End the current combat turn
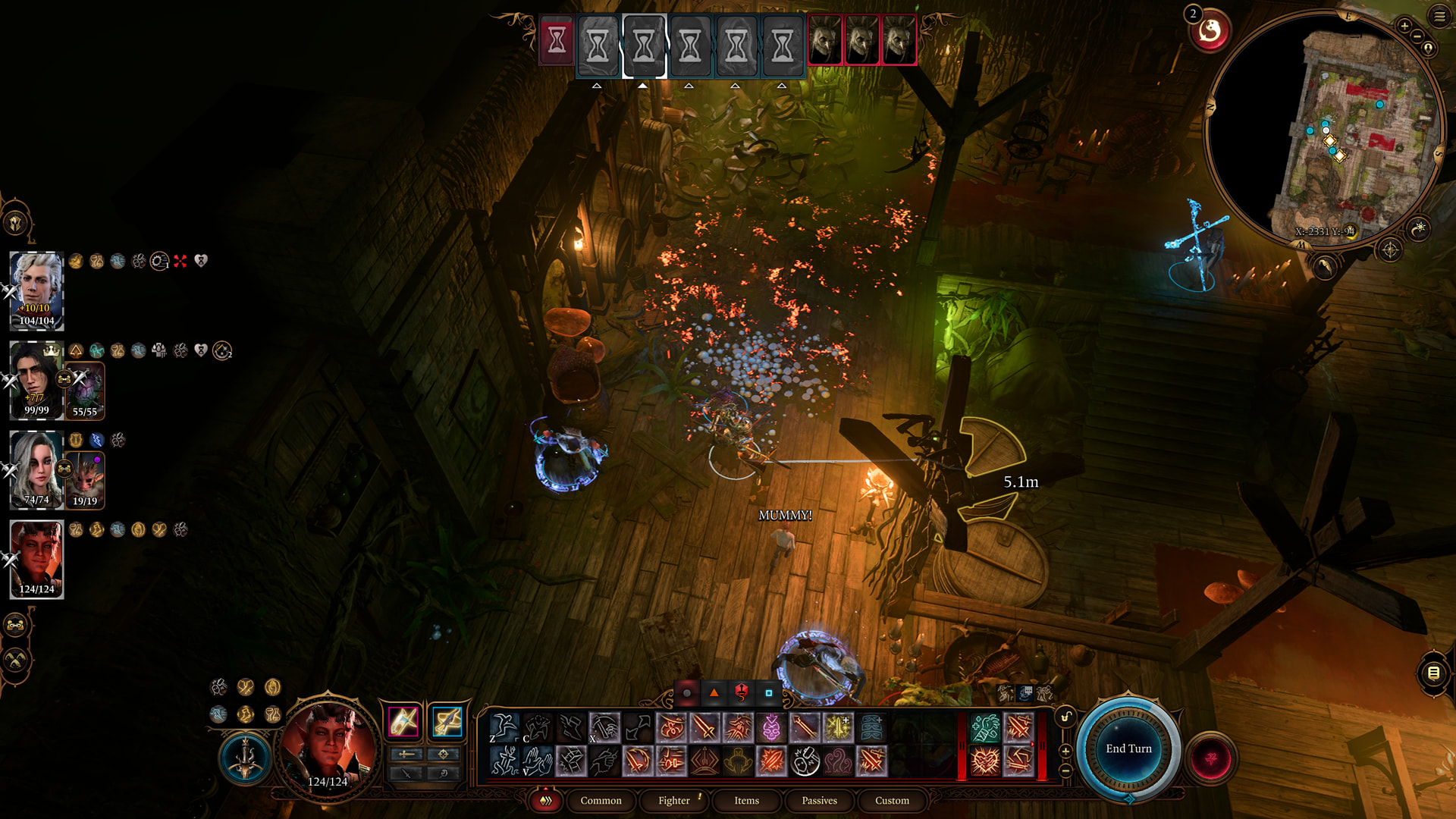 (x=1128, y=748)
